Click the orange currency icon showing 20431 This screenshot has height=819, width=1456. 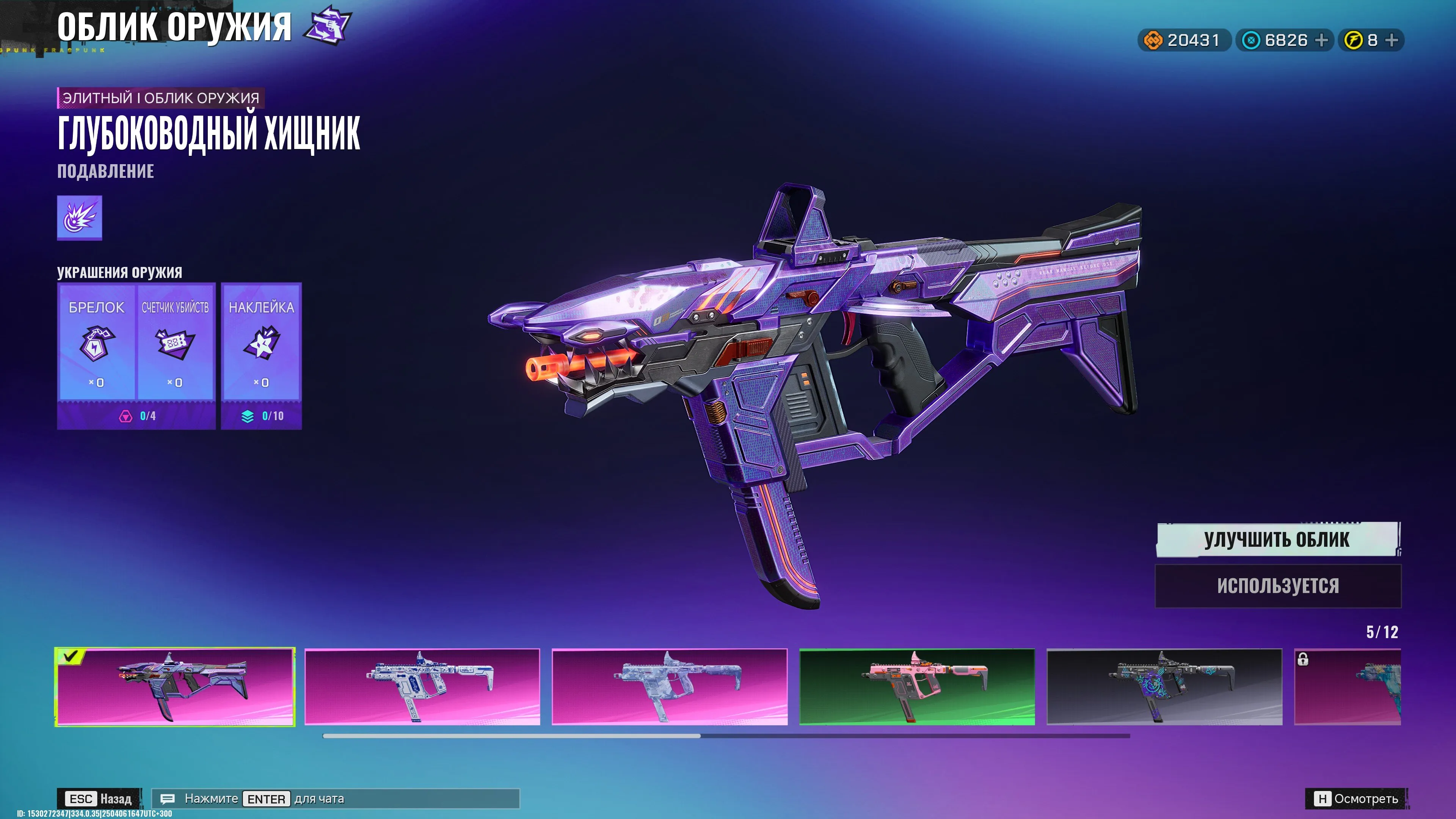(1153, 39)
